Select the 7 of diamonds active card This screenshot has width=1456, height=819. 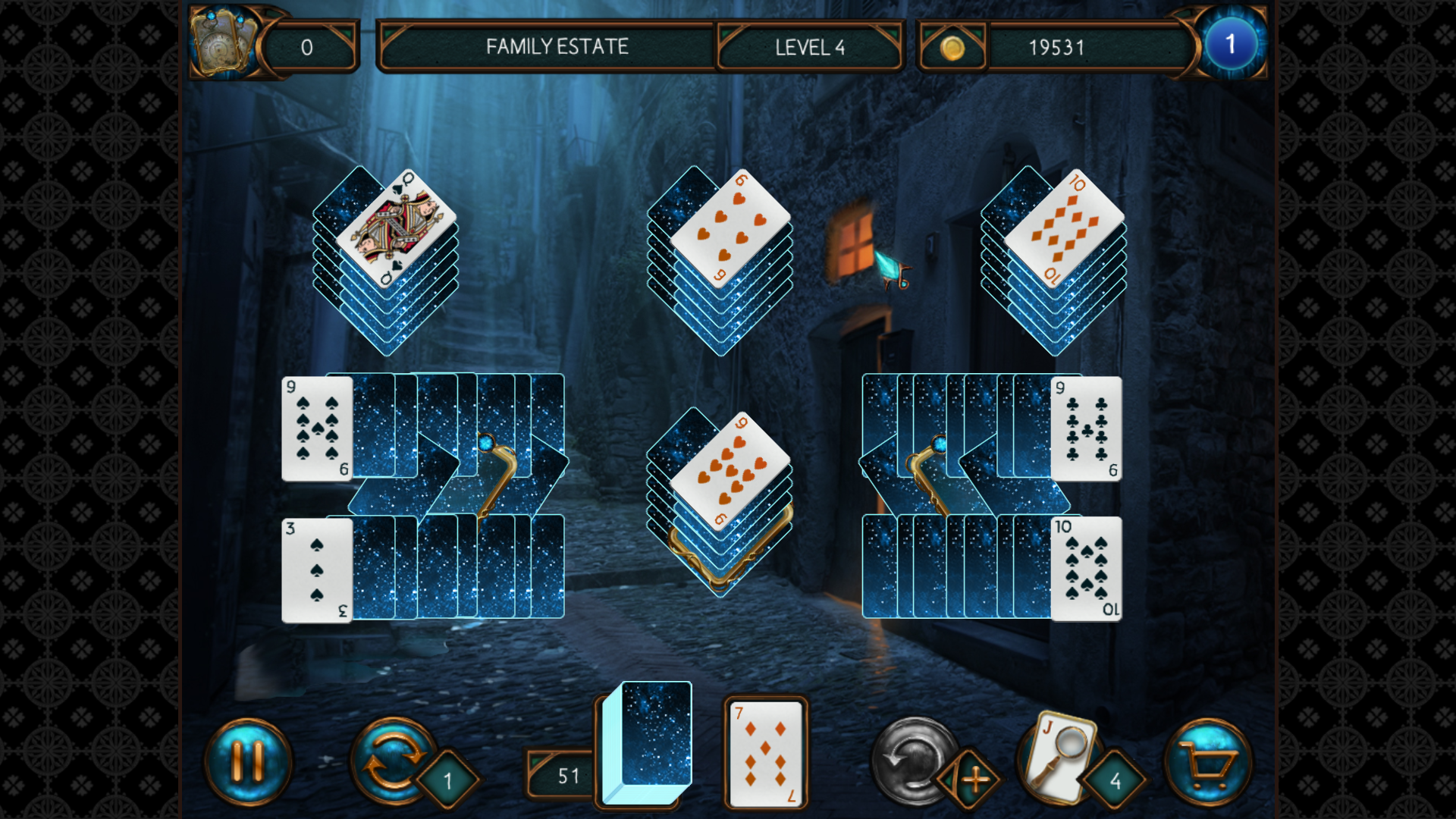[766, 755]
